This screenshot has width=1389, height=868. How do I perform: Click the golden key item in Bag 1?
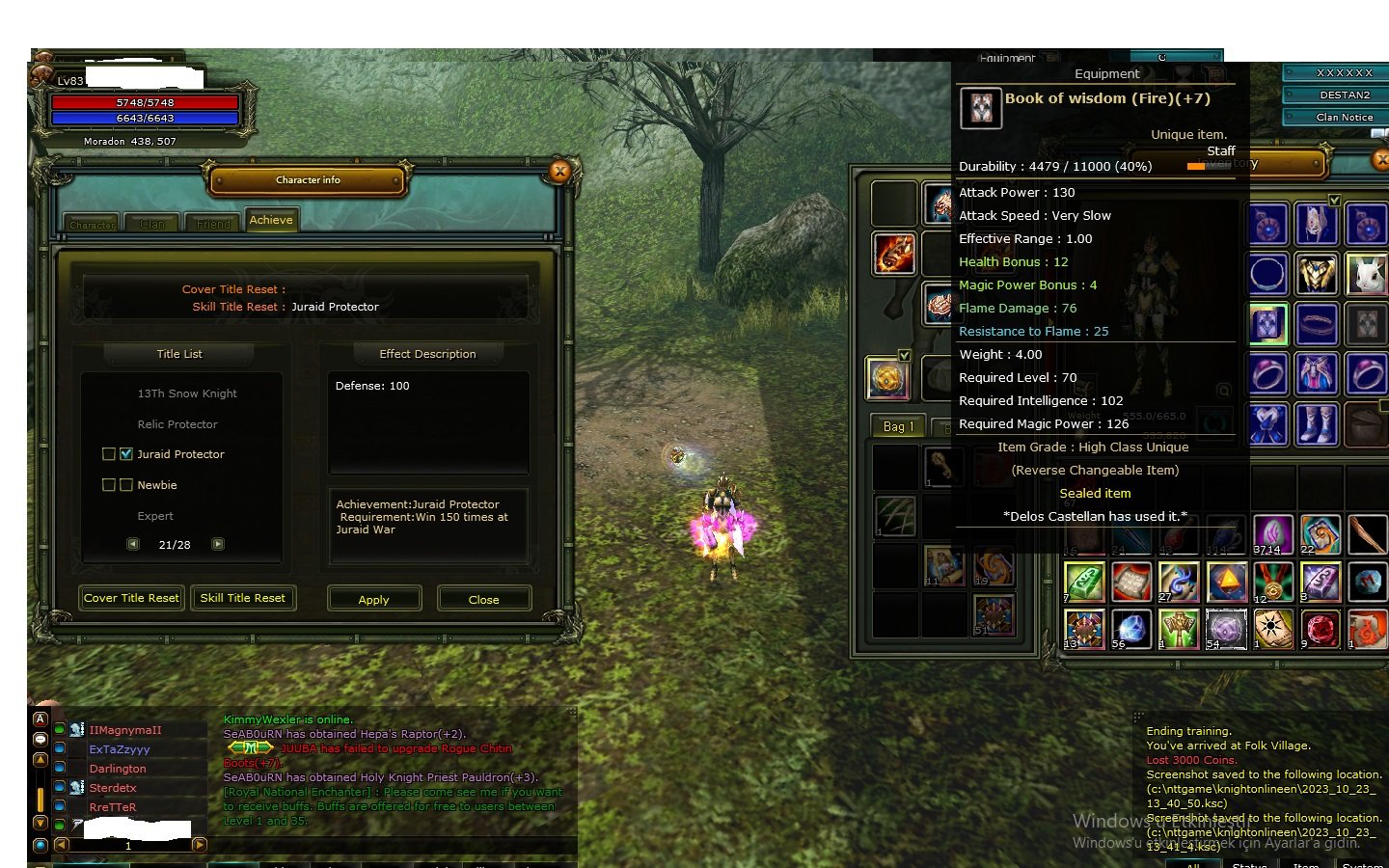(x=943, y=467)
